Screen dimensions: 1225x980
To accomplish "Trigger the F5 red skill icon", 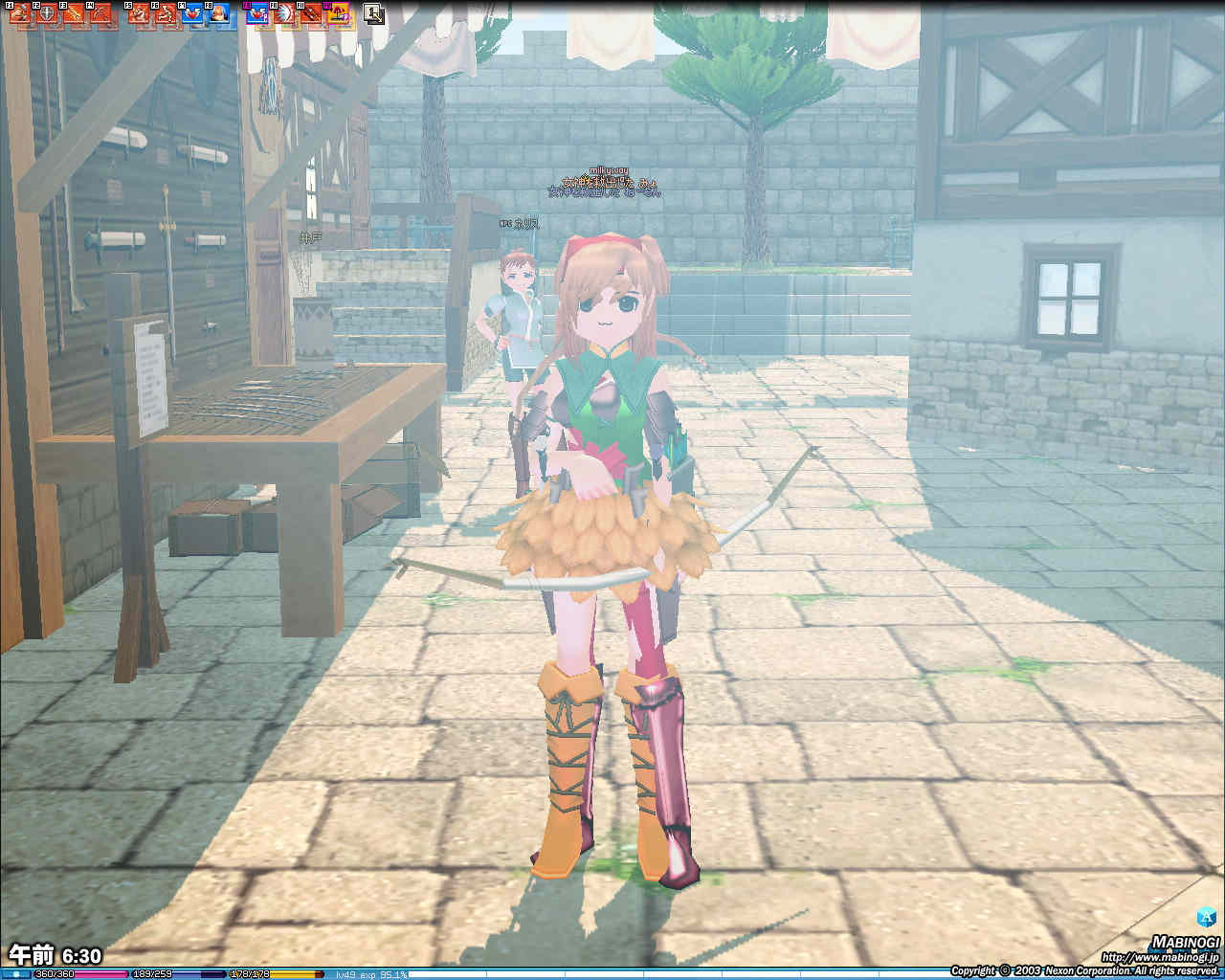I will [x=139, y=13].
